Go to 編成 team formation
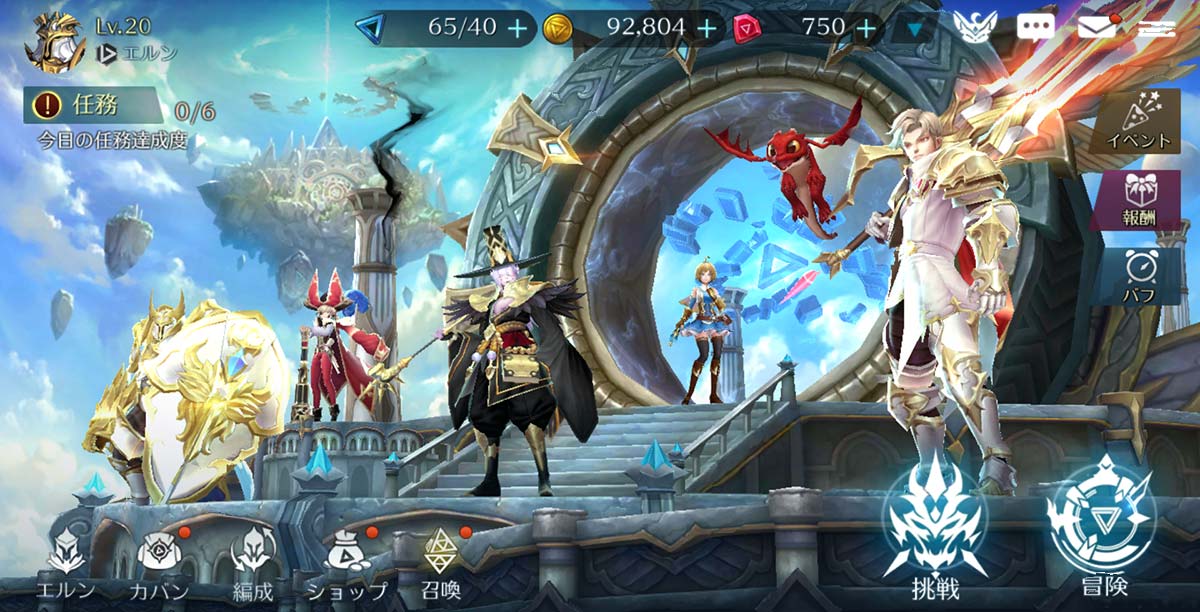 [252, 565]
